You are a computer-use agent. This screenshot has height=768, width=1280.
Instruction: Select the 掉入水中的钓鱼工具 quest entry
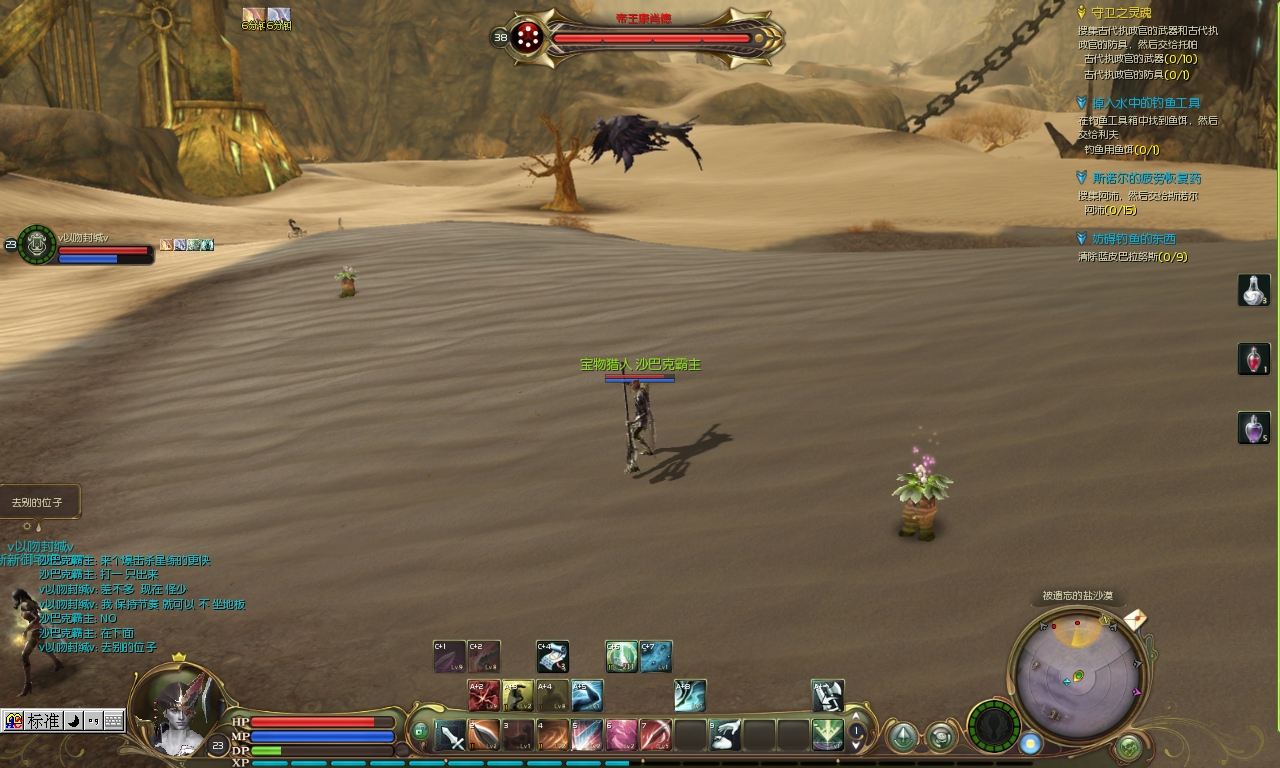tap(1146, 103)
